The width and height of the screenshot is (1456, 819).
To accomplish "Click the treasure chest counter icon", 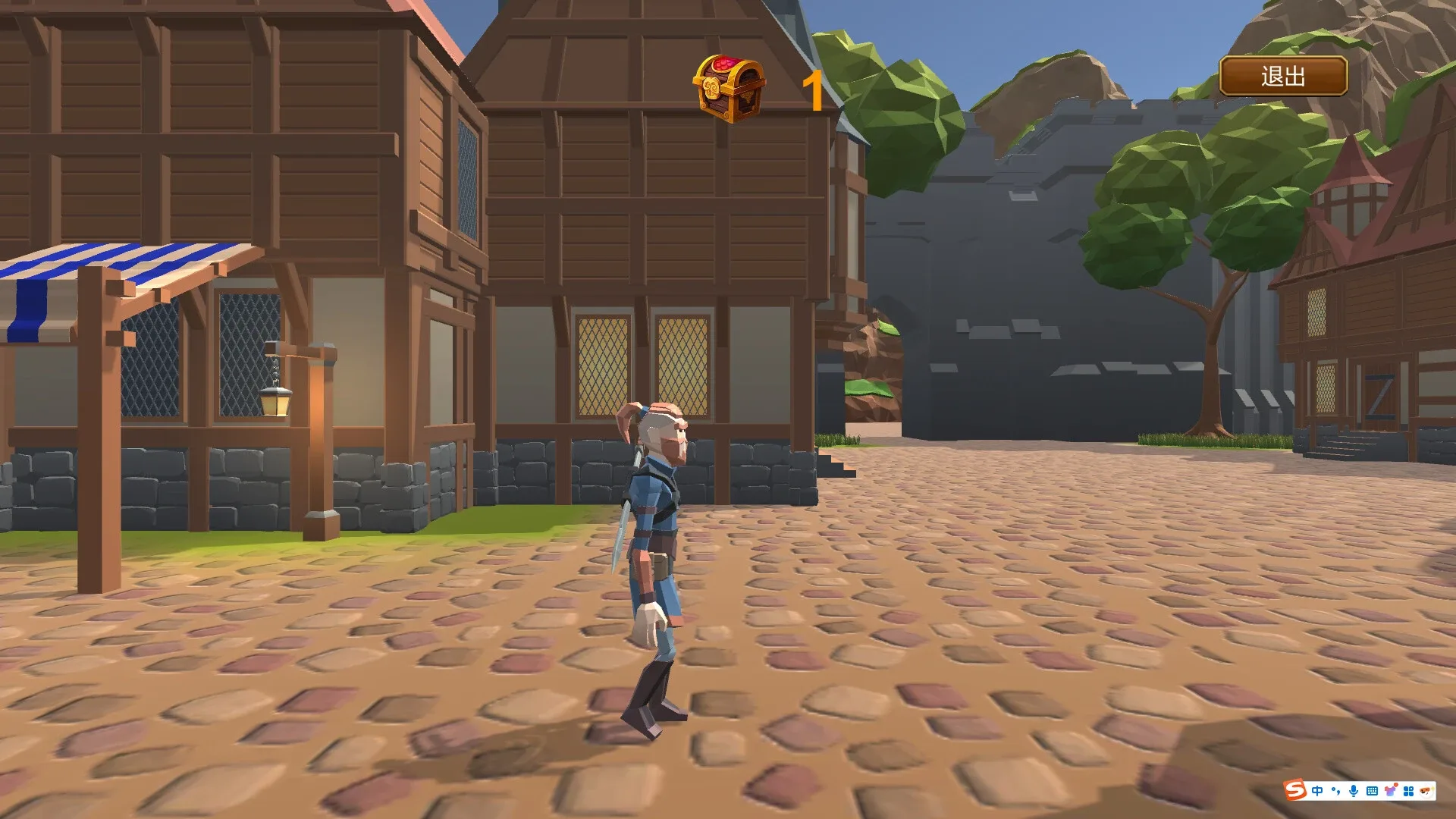I will [x=730, y=86].
